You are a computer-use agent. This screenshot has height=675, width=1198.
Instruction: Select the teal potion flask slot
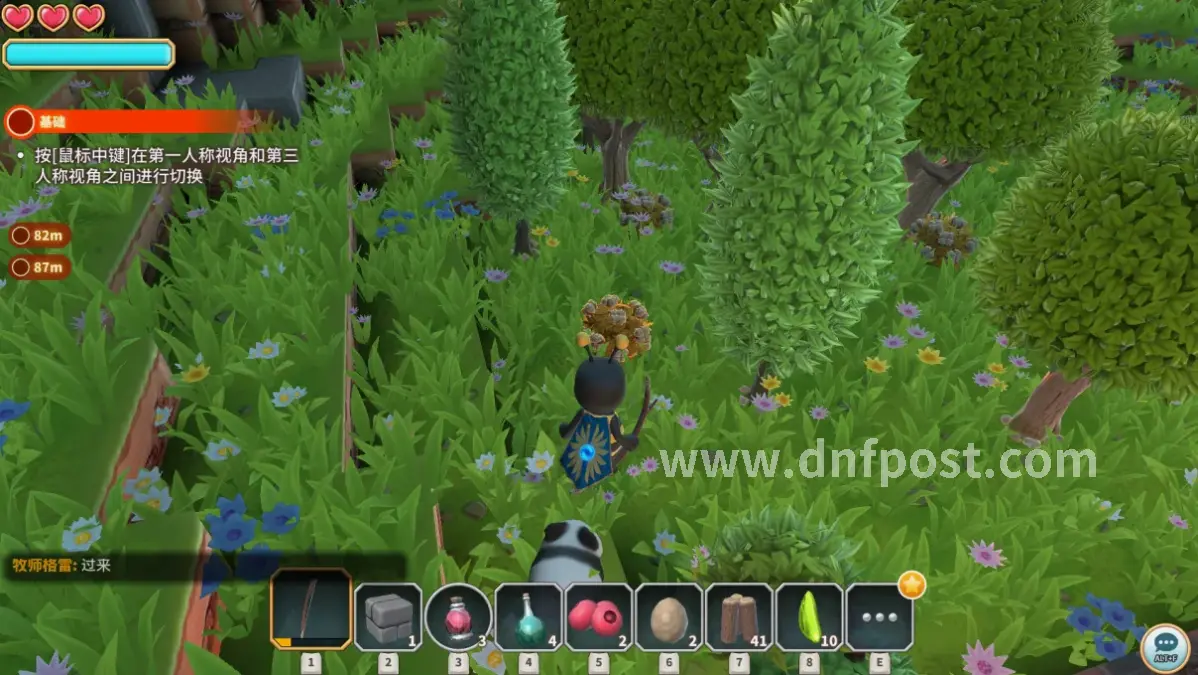tap(528, 616)
